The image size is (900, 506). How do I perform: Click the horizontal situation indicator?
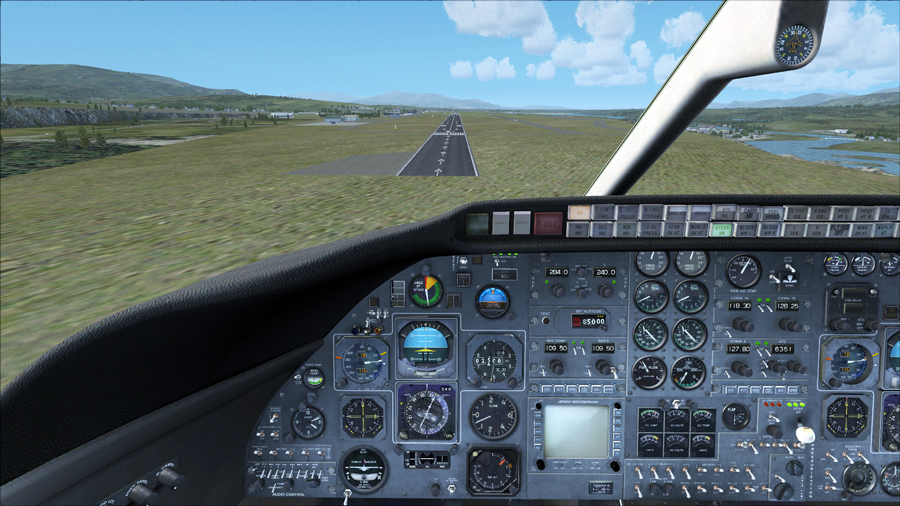(427, 411)
